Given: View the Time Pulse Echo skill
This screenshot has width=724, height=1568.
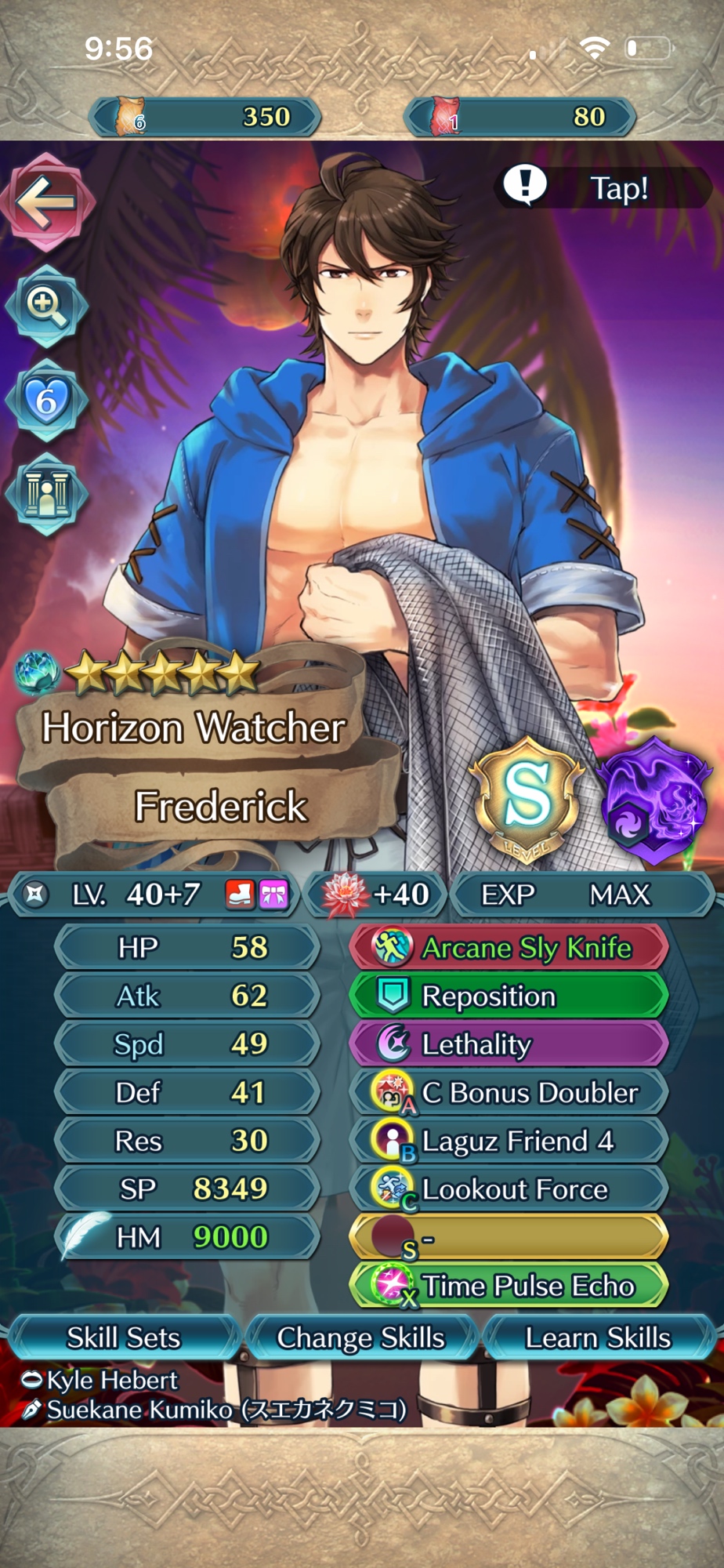Looking at the screenshot, I should coord(509,1287).
